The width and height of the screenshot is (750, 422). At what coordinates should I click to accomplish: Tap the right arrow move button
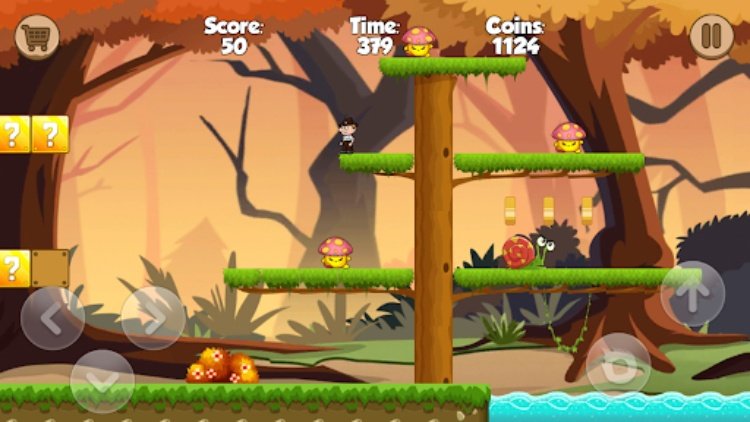153,318
